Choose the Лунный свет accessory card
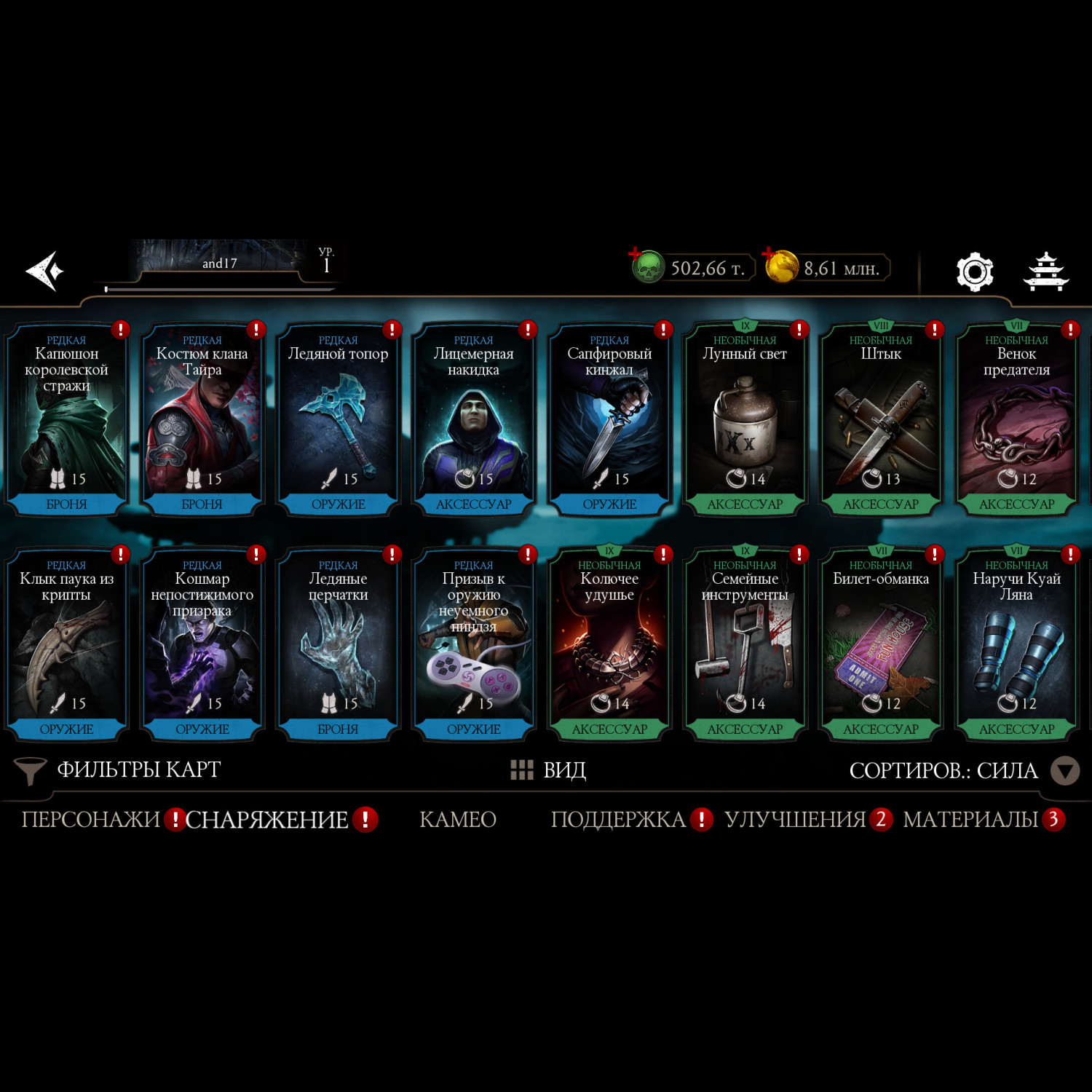 click(745, 420)
